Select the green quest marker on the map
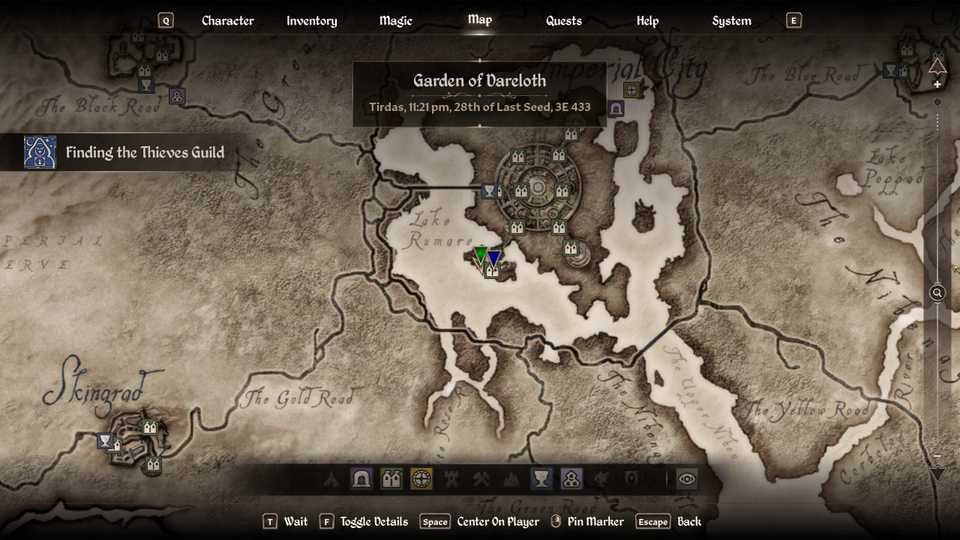960x540 pixels. pyautogui.click(x=480, y=256)
